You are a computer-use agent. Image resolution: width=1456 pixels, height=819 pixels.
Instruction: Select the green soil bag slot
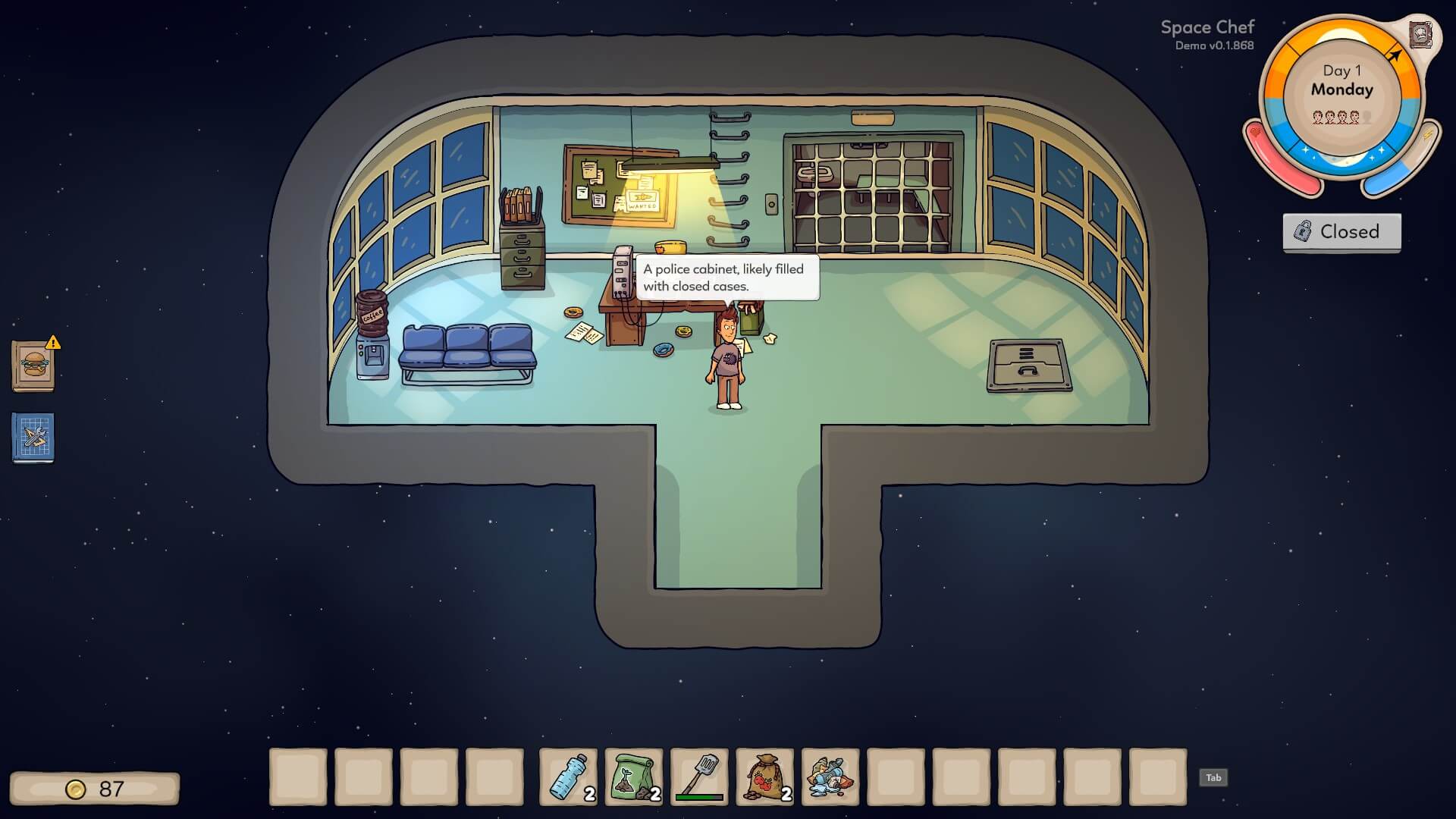(x=634, y=777)
